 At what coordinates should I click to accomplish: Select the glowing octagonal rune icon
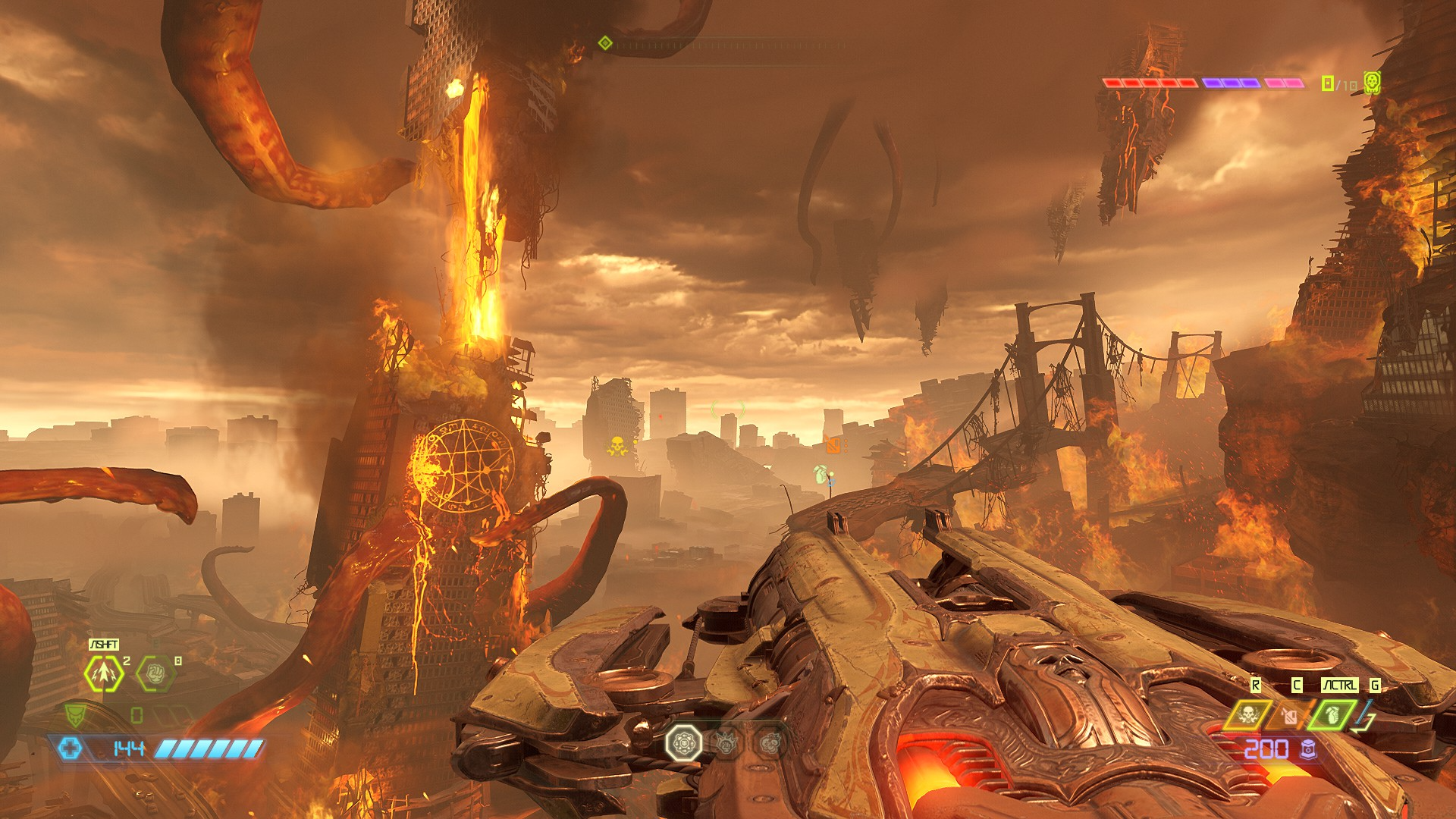[683, 742]
